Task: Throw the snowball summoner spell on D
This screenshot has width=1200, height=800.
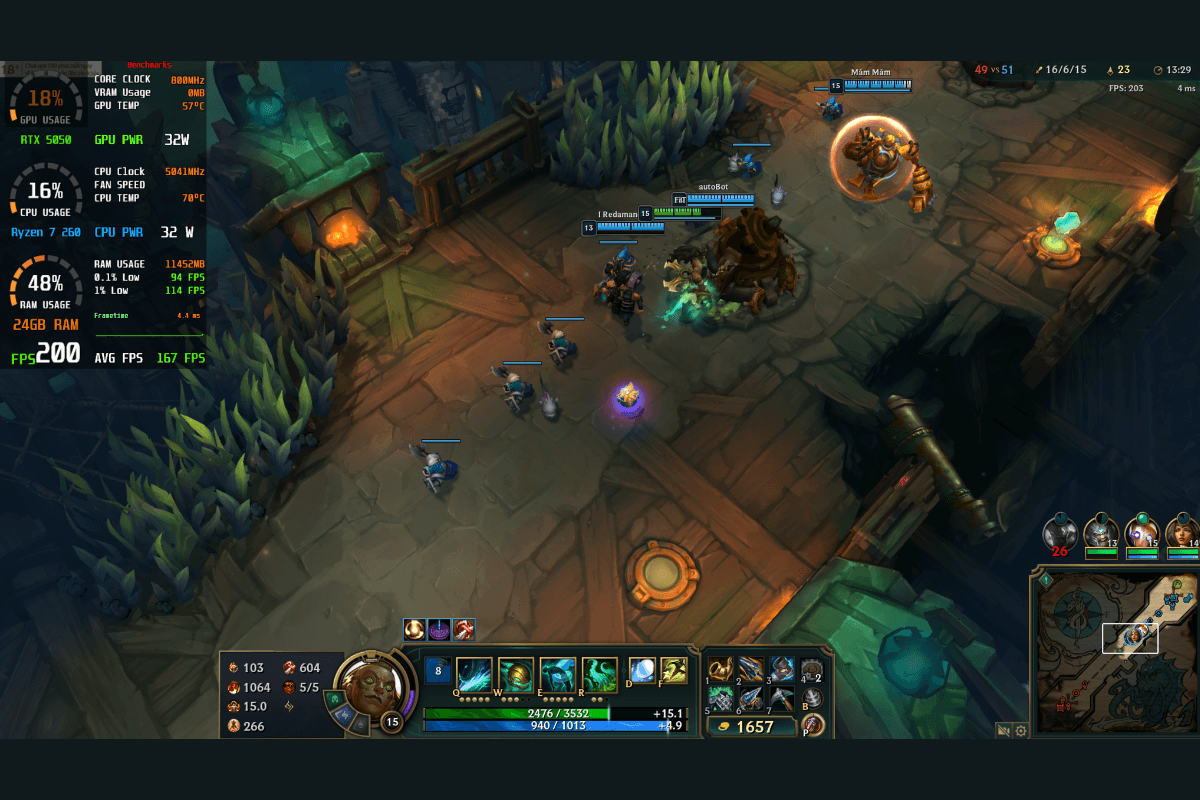Action: point(642,670)
